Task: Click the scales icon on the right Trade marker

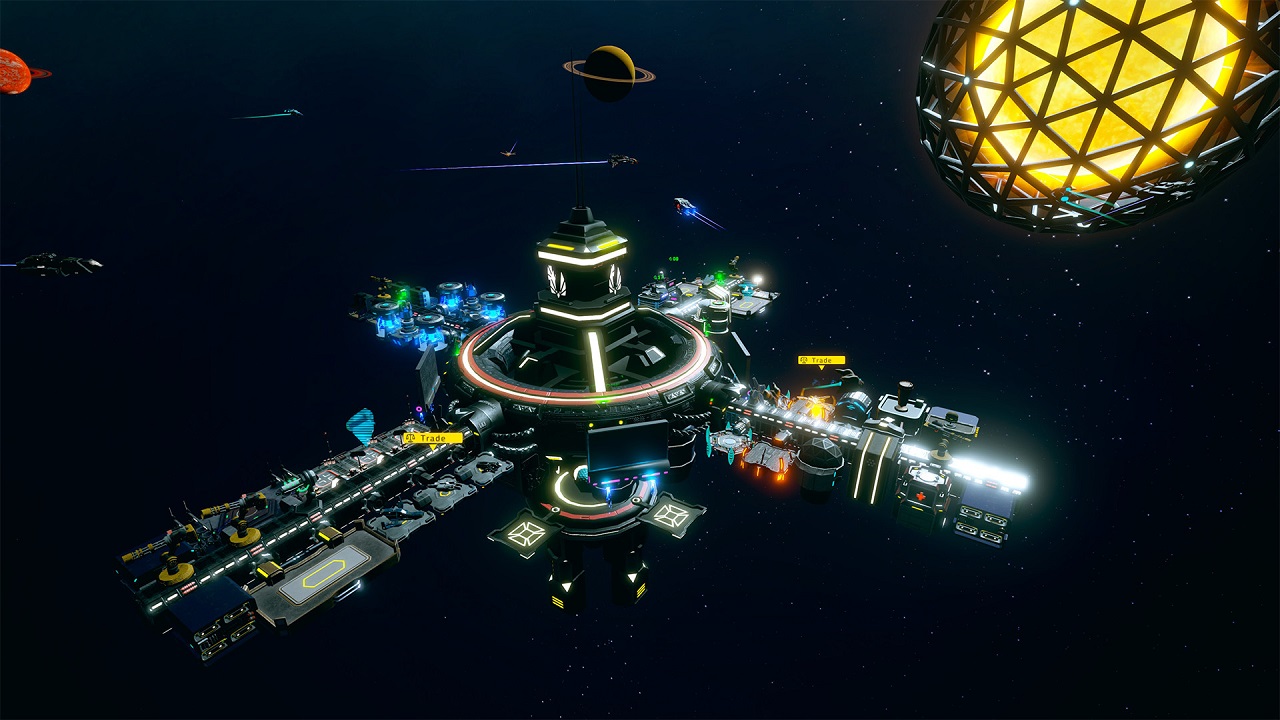Action: point(803,359)
